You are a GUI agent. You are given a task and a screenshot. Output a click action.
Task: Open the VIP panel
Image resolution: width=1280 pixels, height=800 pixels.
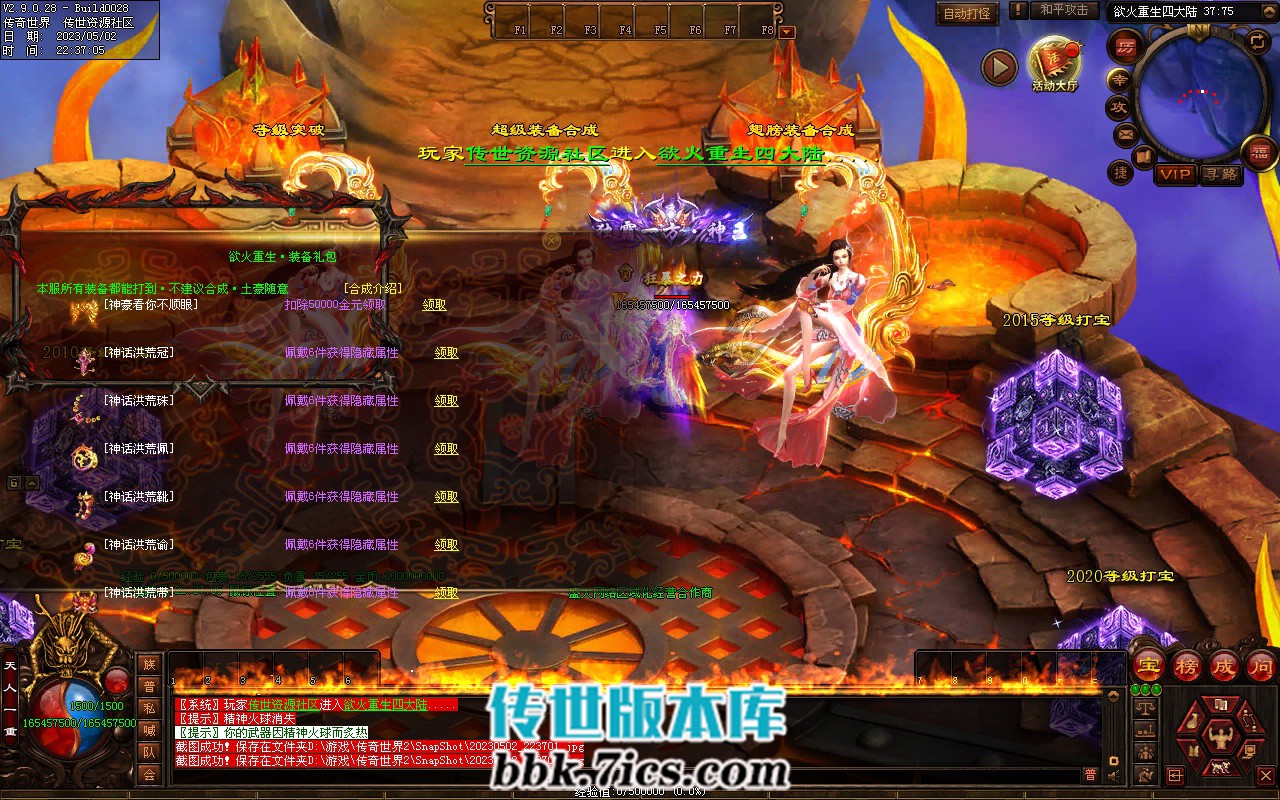1176,174
